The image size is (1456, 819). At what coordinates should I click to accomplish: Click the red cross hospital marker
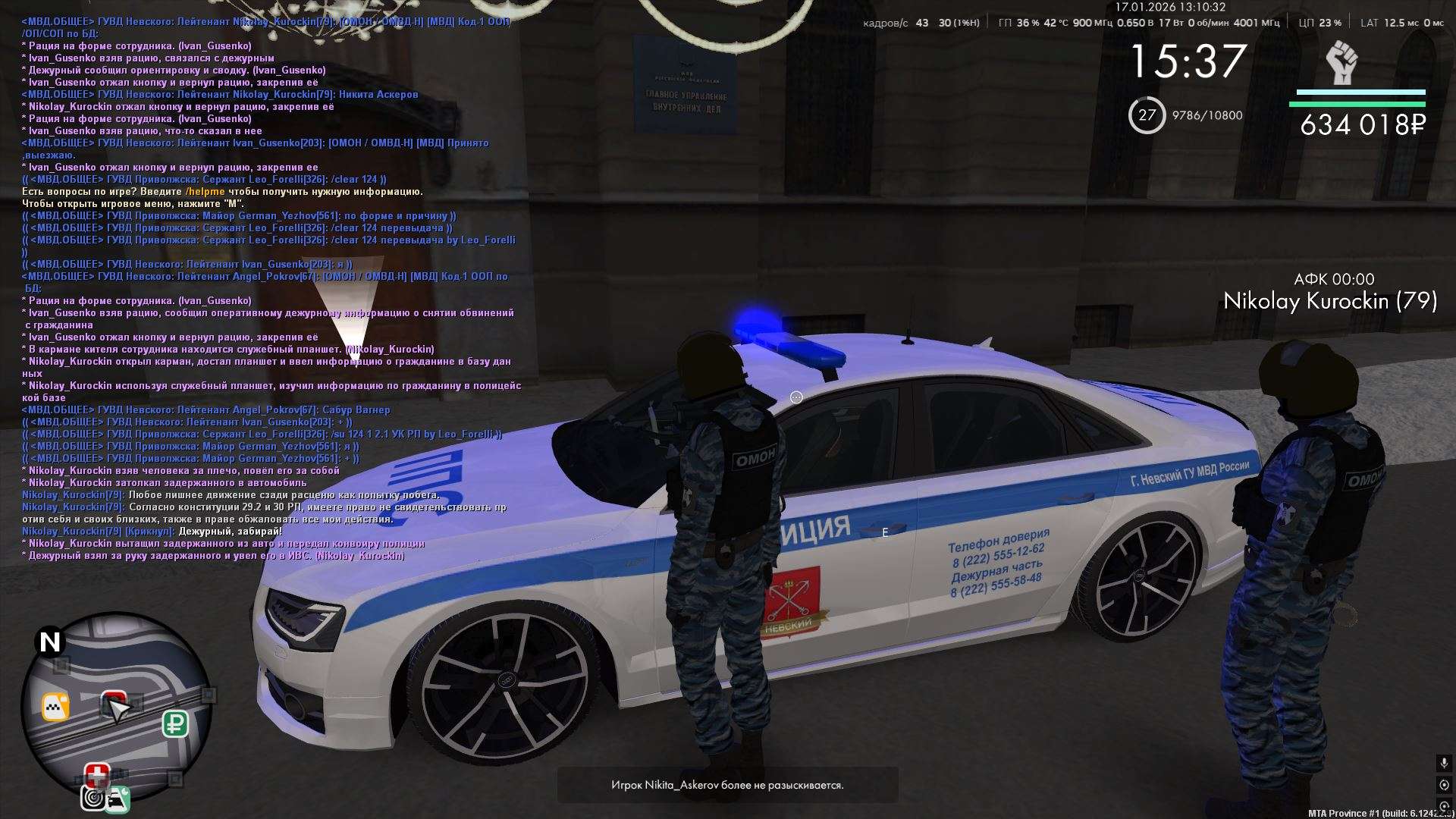pos(96,776)
